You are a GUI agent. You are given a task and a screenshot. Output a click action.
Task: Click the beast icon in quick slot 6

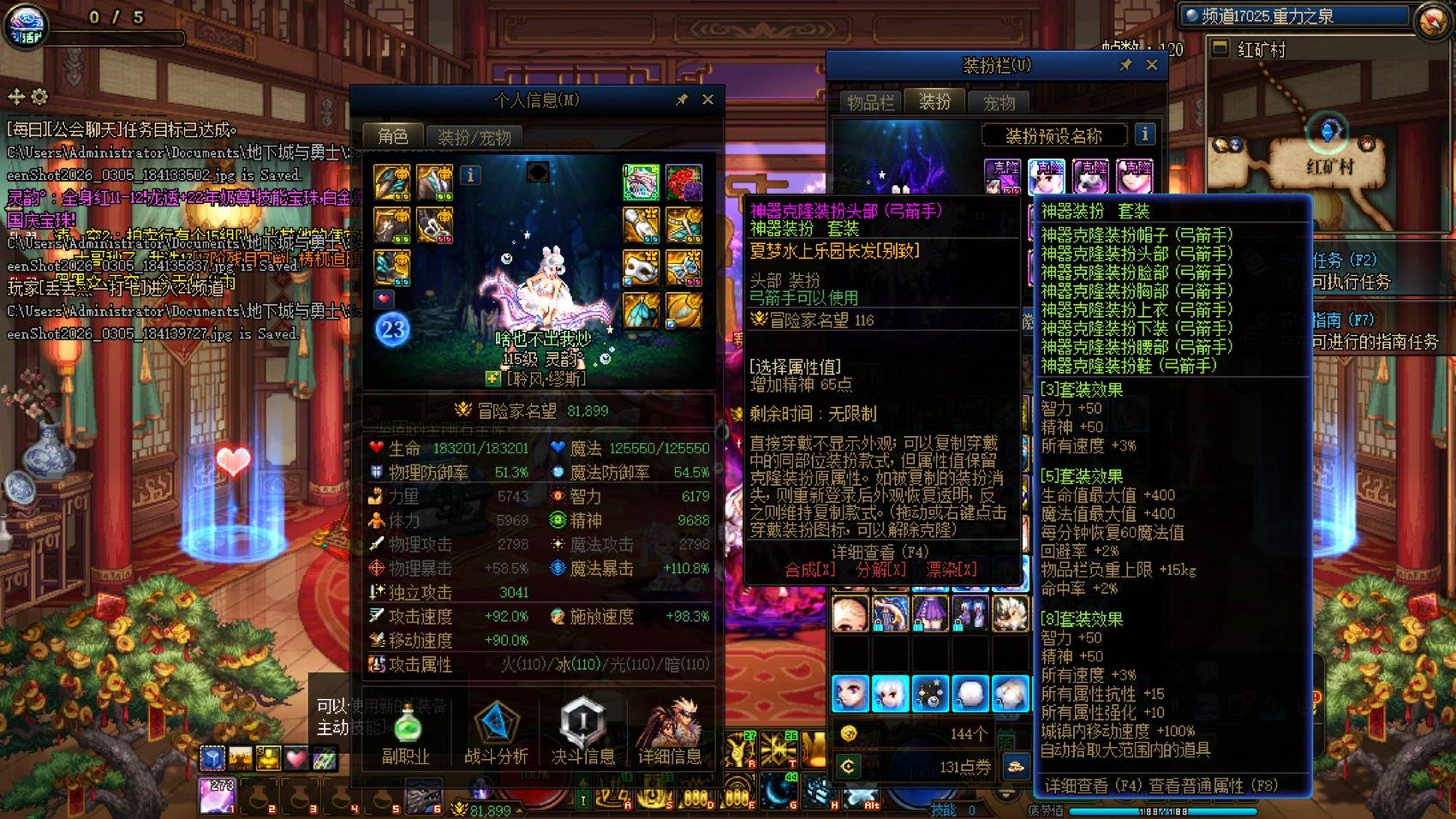point(424,795)
